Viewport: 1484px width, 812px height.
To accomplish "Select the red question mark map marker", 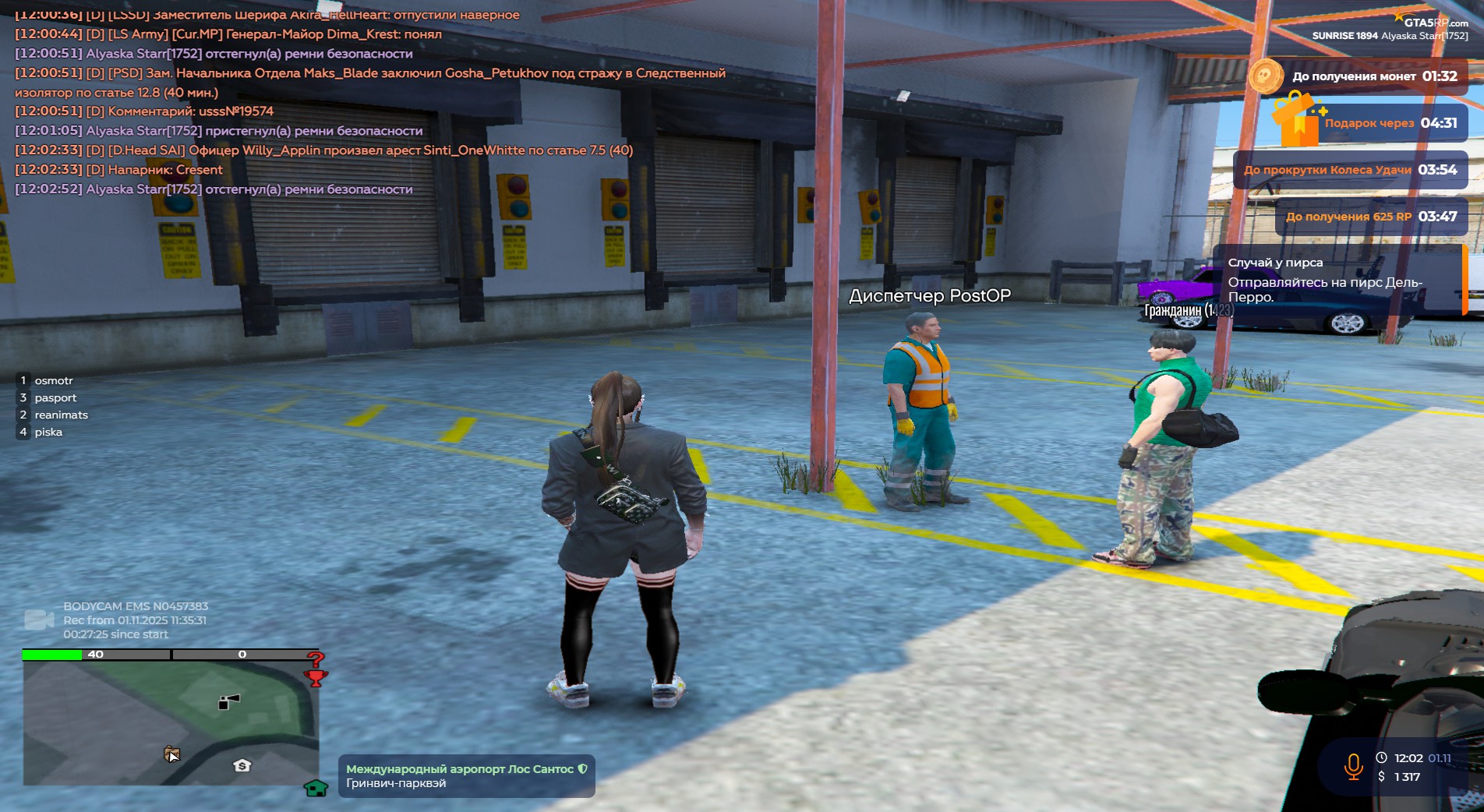I will (x=315, y=658).
